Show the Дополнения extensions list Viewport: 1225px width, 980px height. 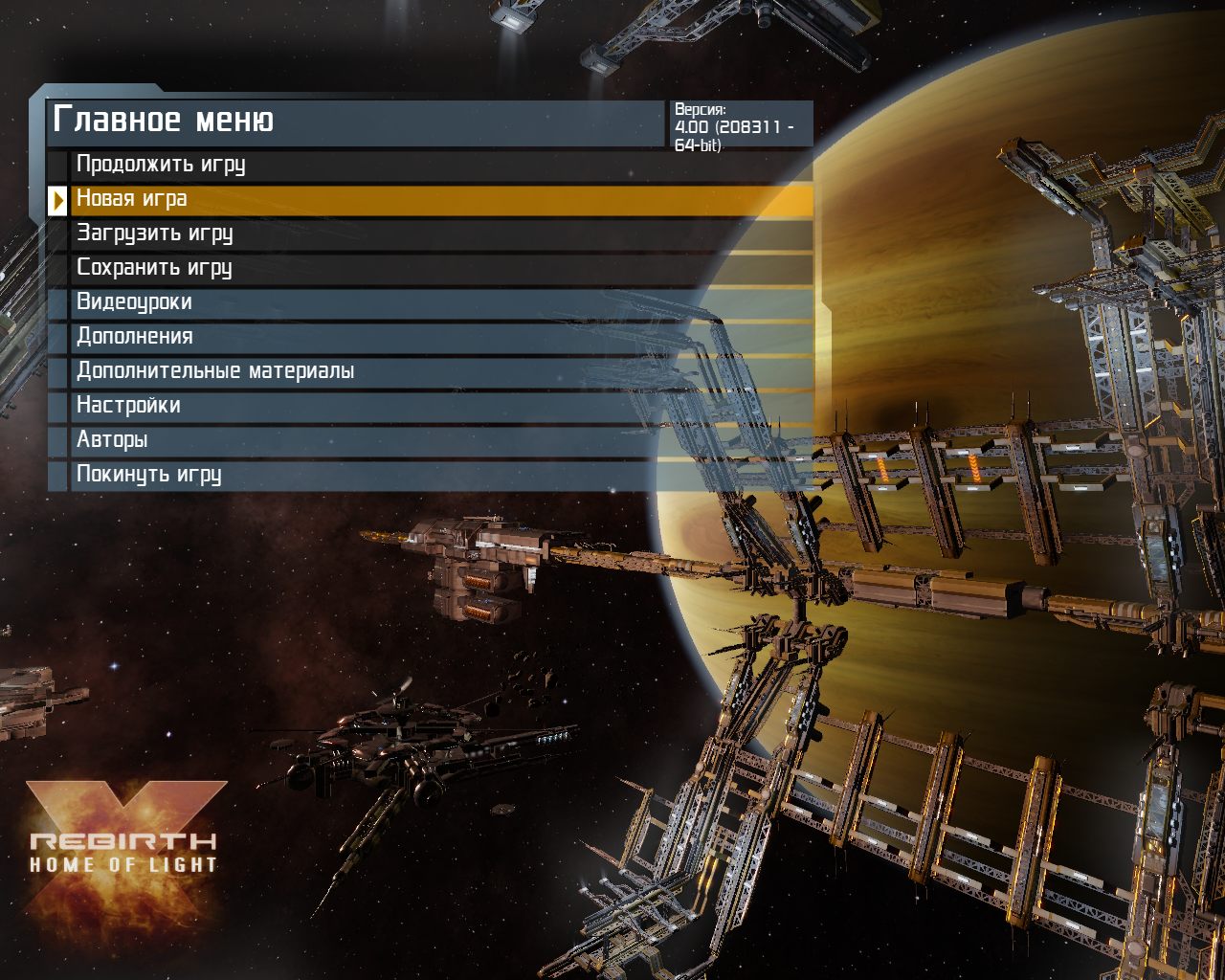click(x=135, y=337)
